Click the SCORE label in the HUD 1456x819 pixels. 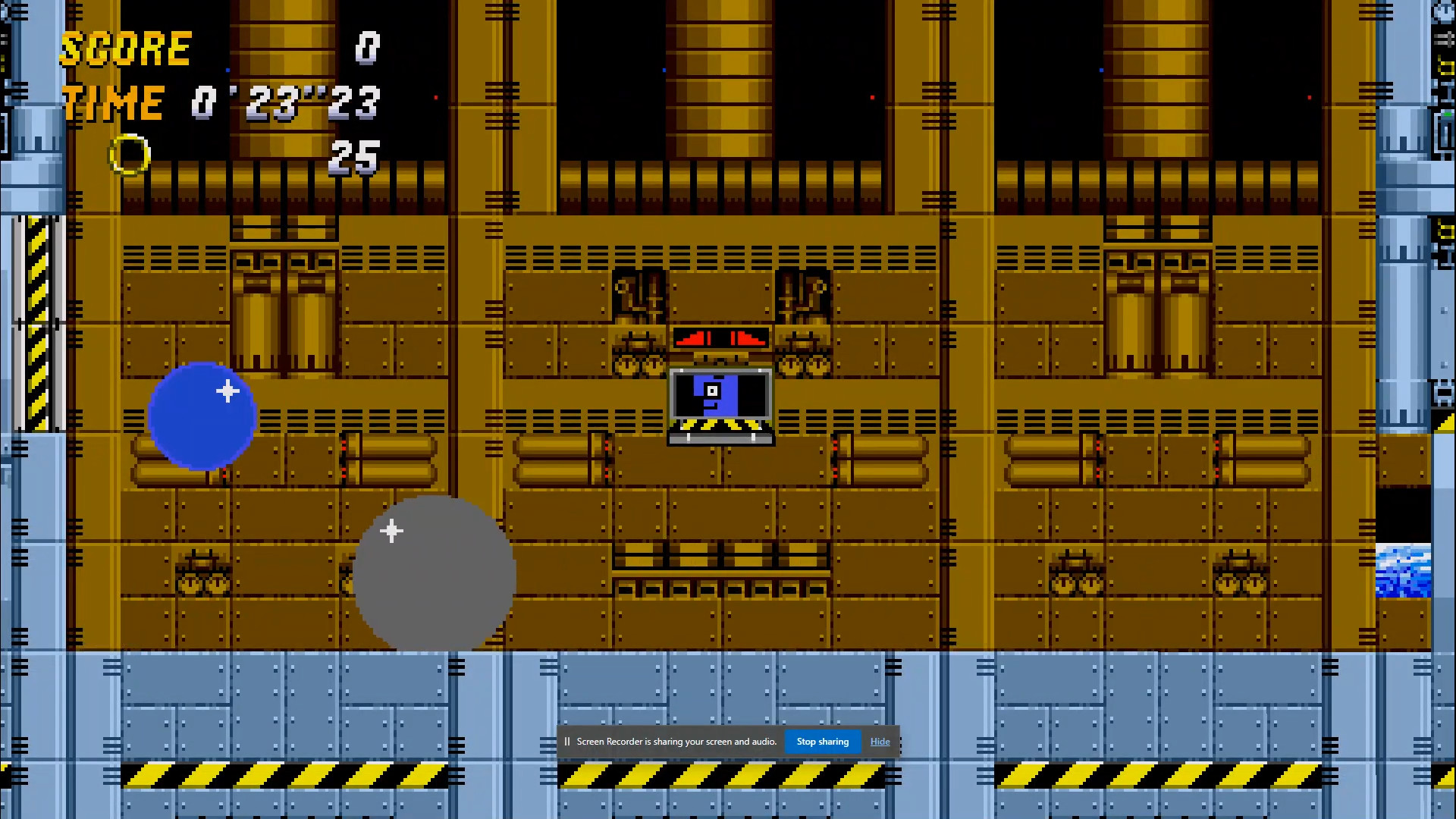(x=126, y=48)
